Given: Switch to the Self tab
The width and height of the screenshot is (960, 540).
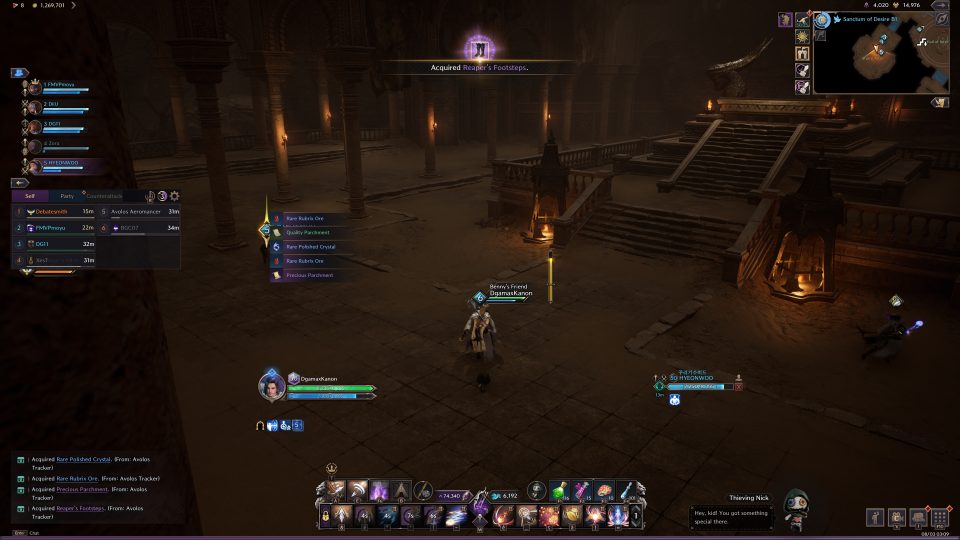Looking at the screenshot, I should (30, 196).
